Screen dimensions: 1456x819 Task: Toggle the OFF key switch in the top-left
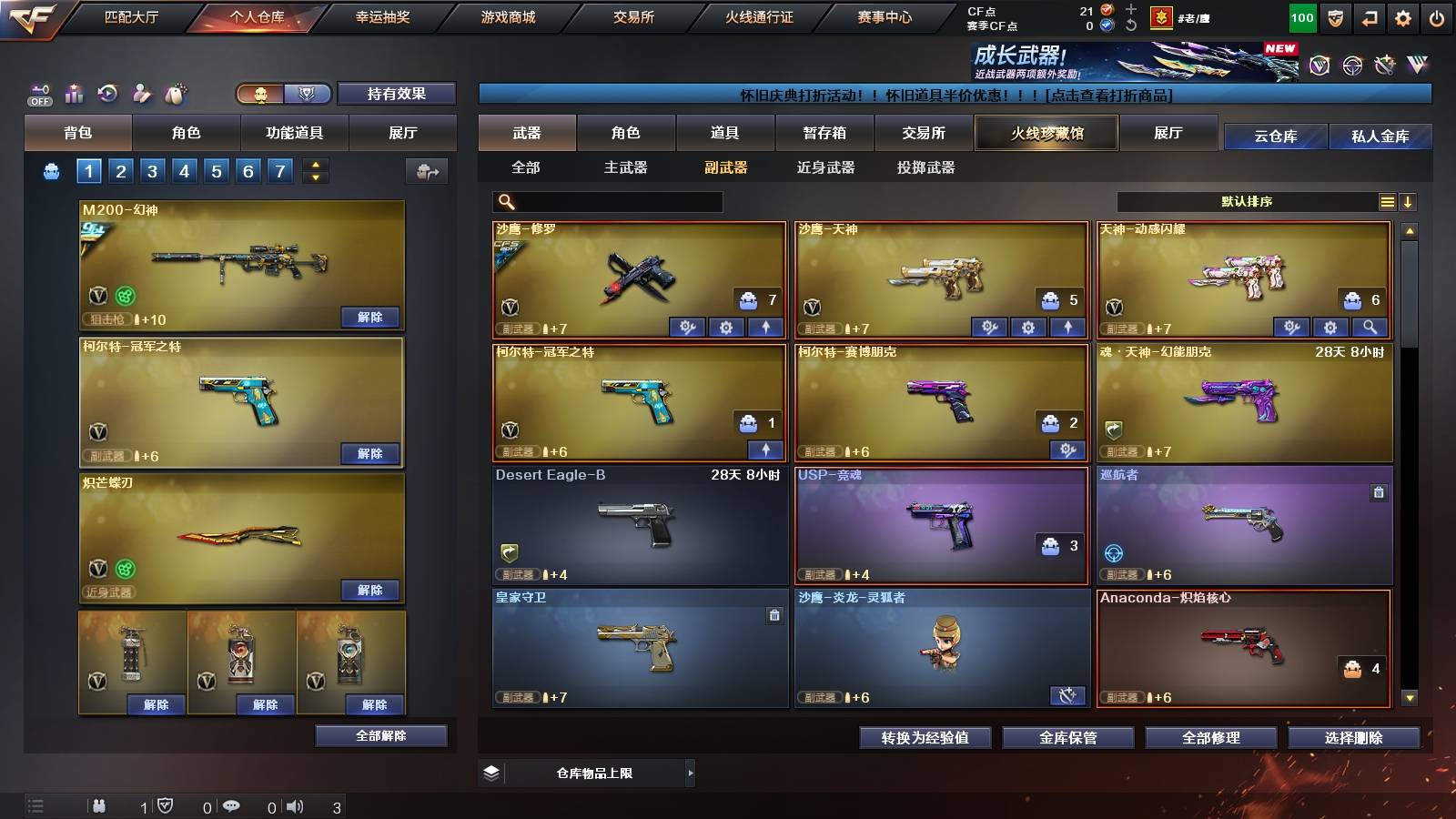click(x=39, y=95)
